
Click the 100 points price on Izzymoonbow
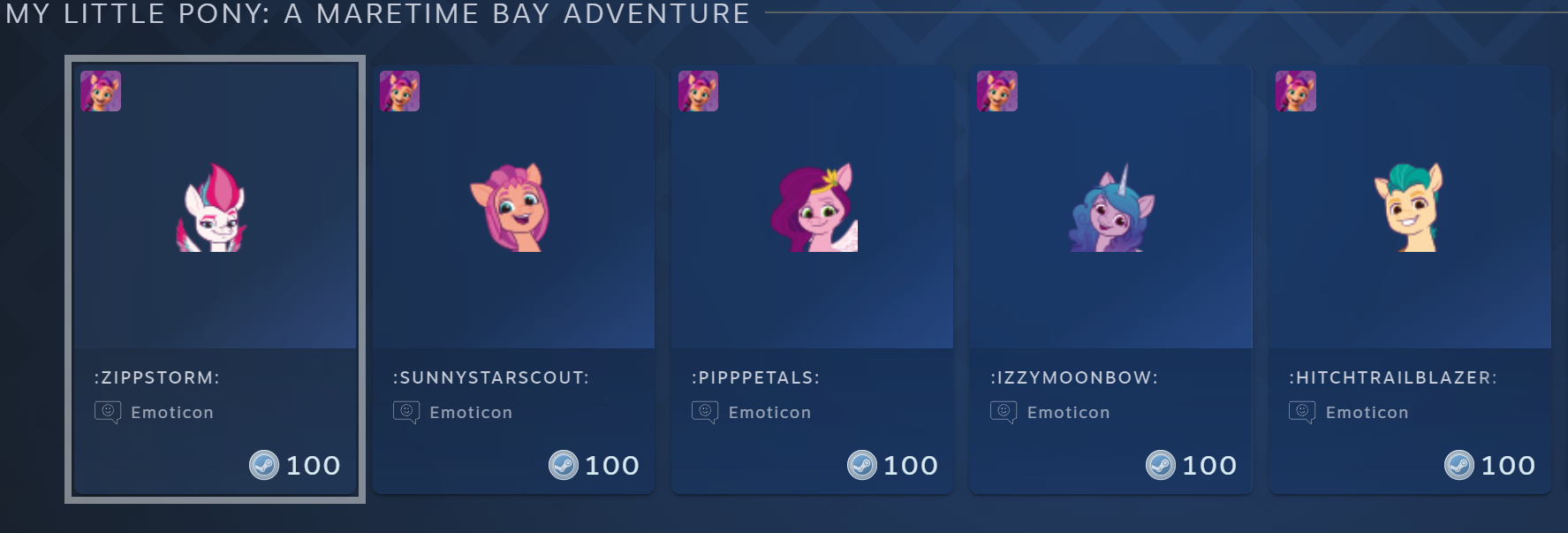pos(1192,465)
